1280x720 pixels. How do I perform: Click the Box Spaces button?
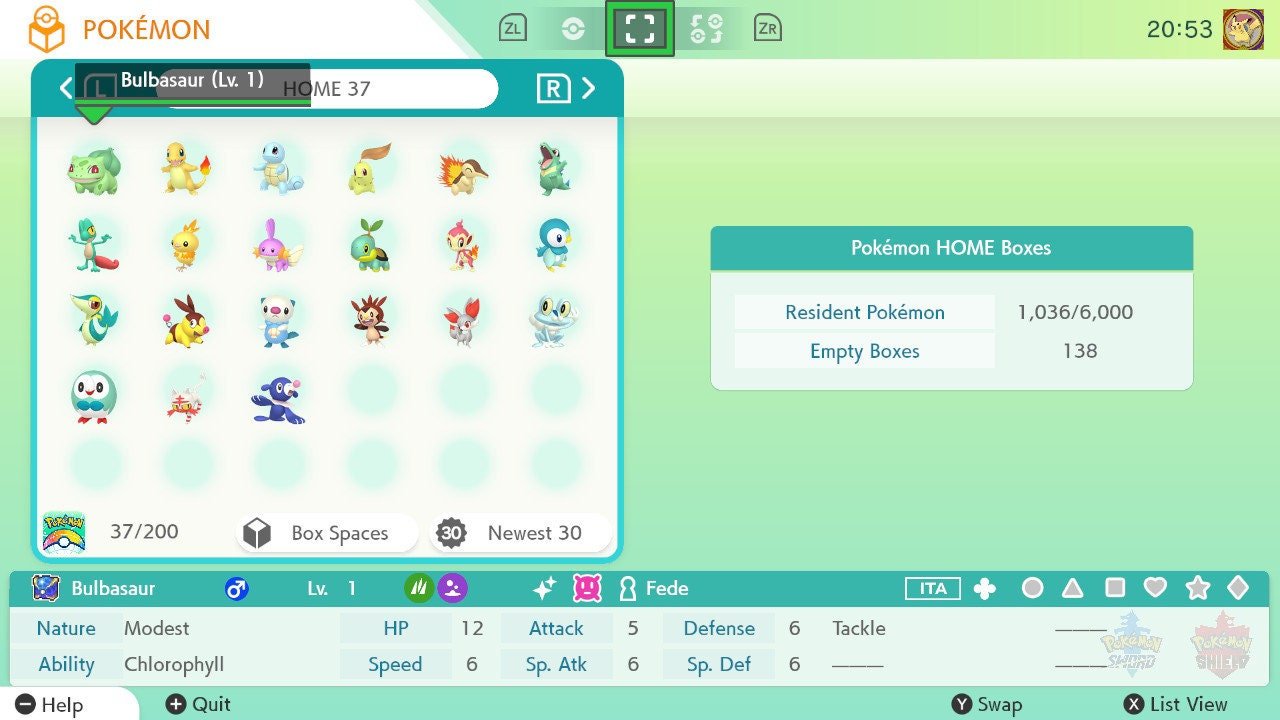coord(326,533)
